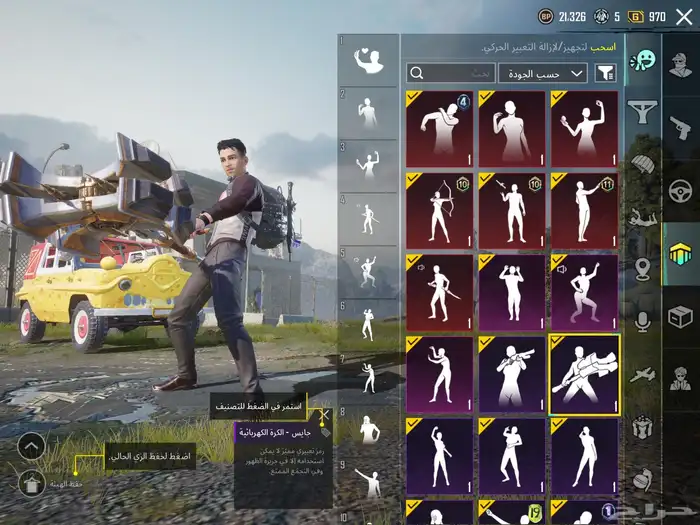The height and width of the screenshot is (525, 700).
Task: Open the location pin category tab
Action: tap(642, 268)
